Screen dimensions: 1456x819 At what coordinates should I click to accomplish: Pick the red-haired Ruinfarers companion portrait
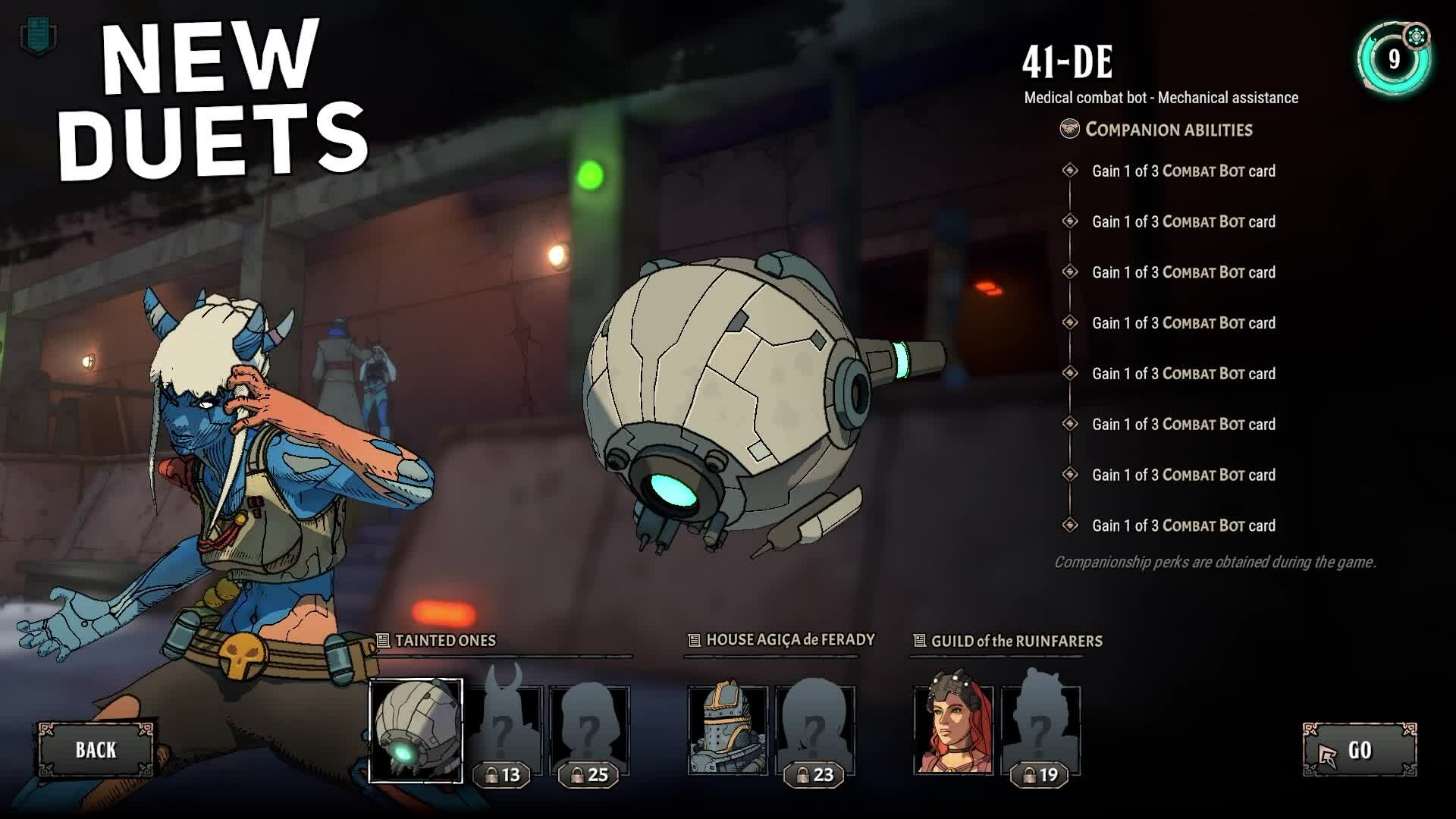tap(953, 730)
